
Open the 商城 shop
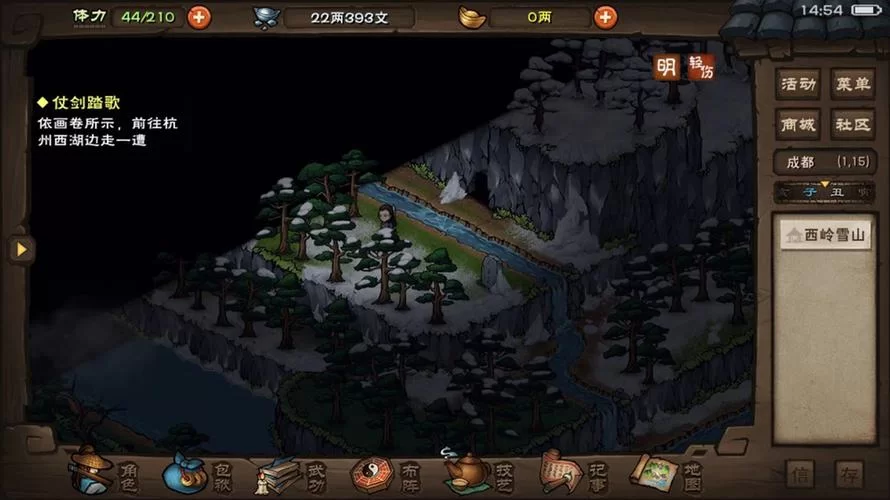(798, 125)
